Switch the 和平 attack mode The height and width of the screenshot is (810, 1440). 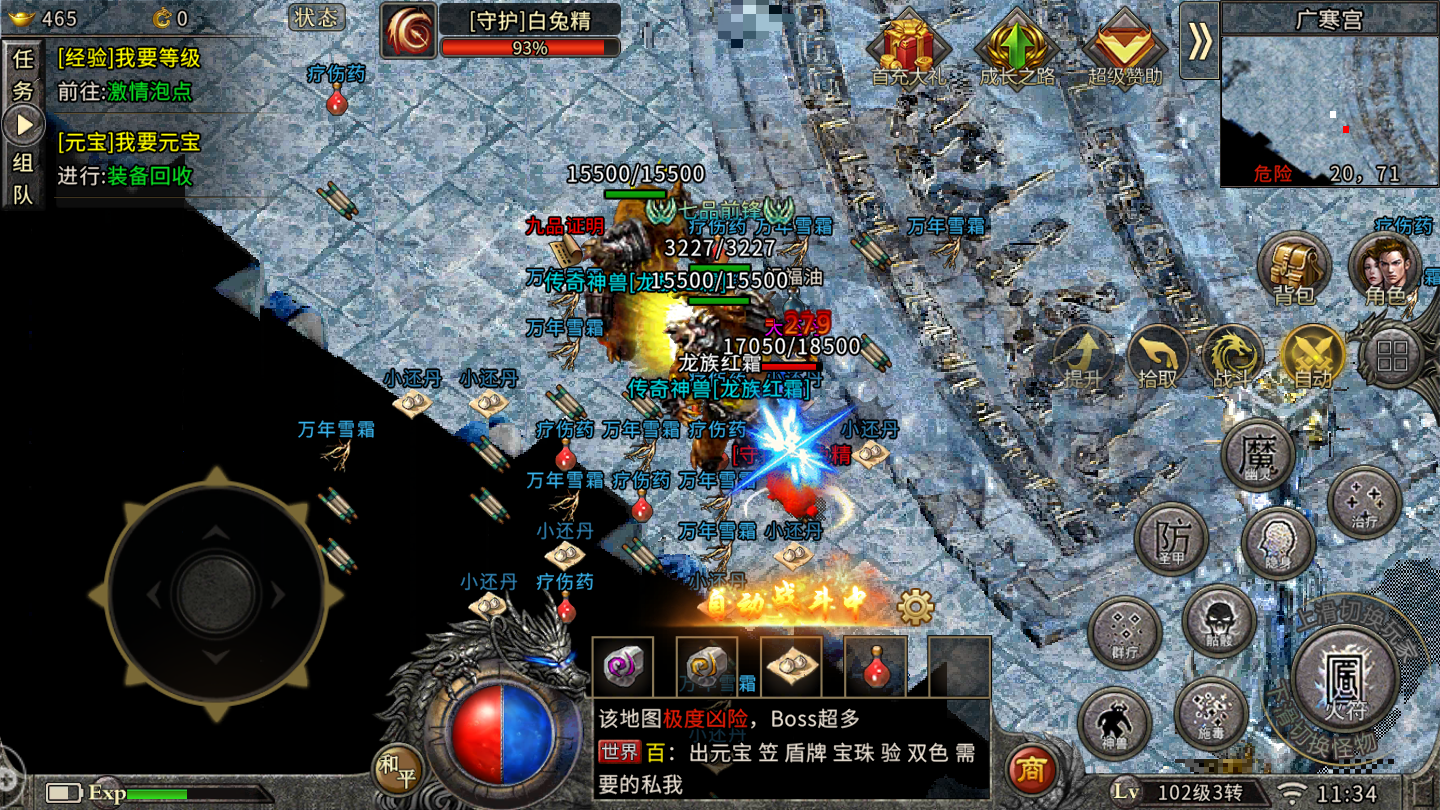click(x=398, y=769)
